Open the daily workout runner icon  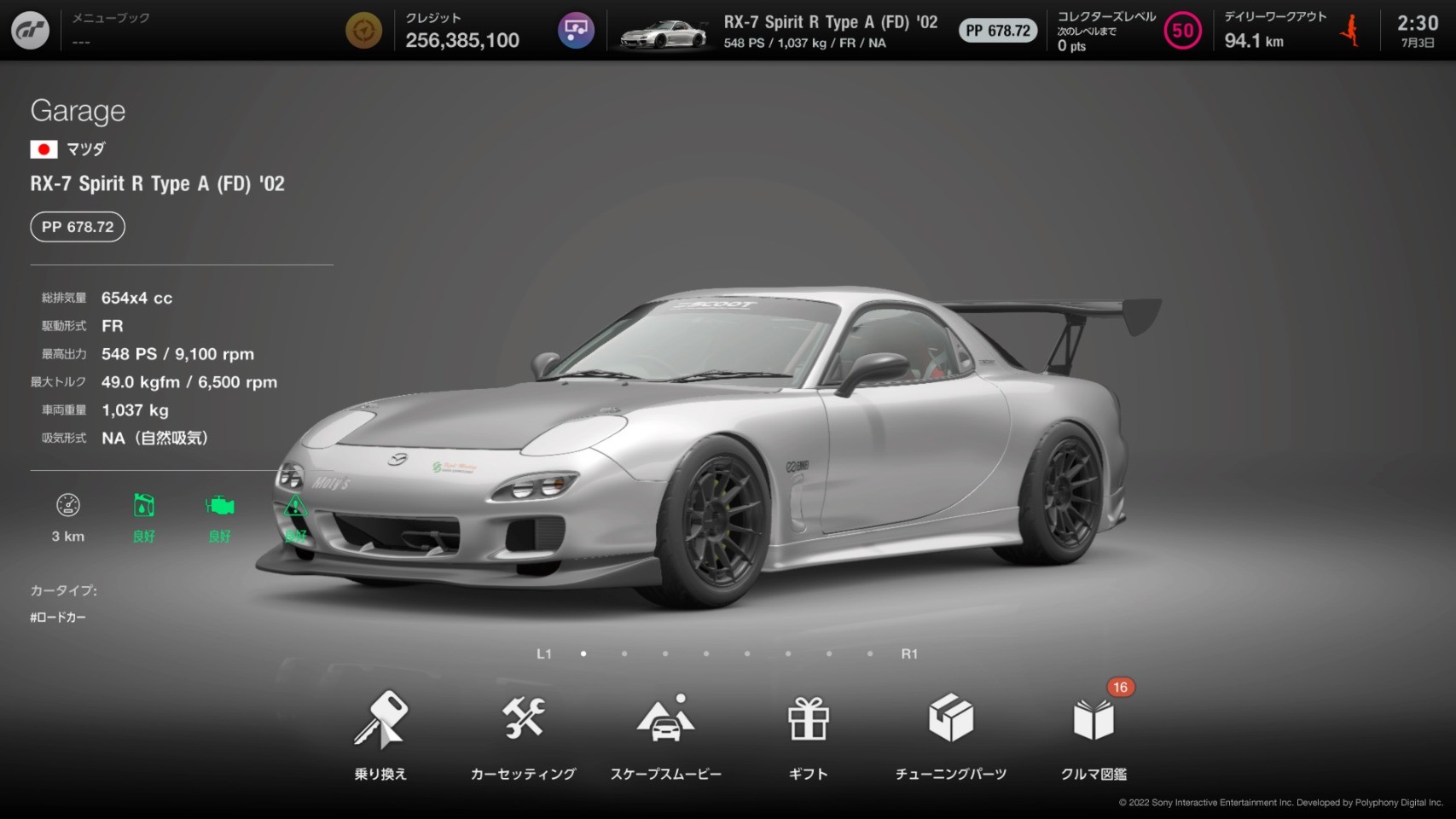(x=1350, y=31)
